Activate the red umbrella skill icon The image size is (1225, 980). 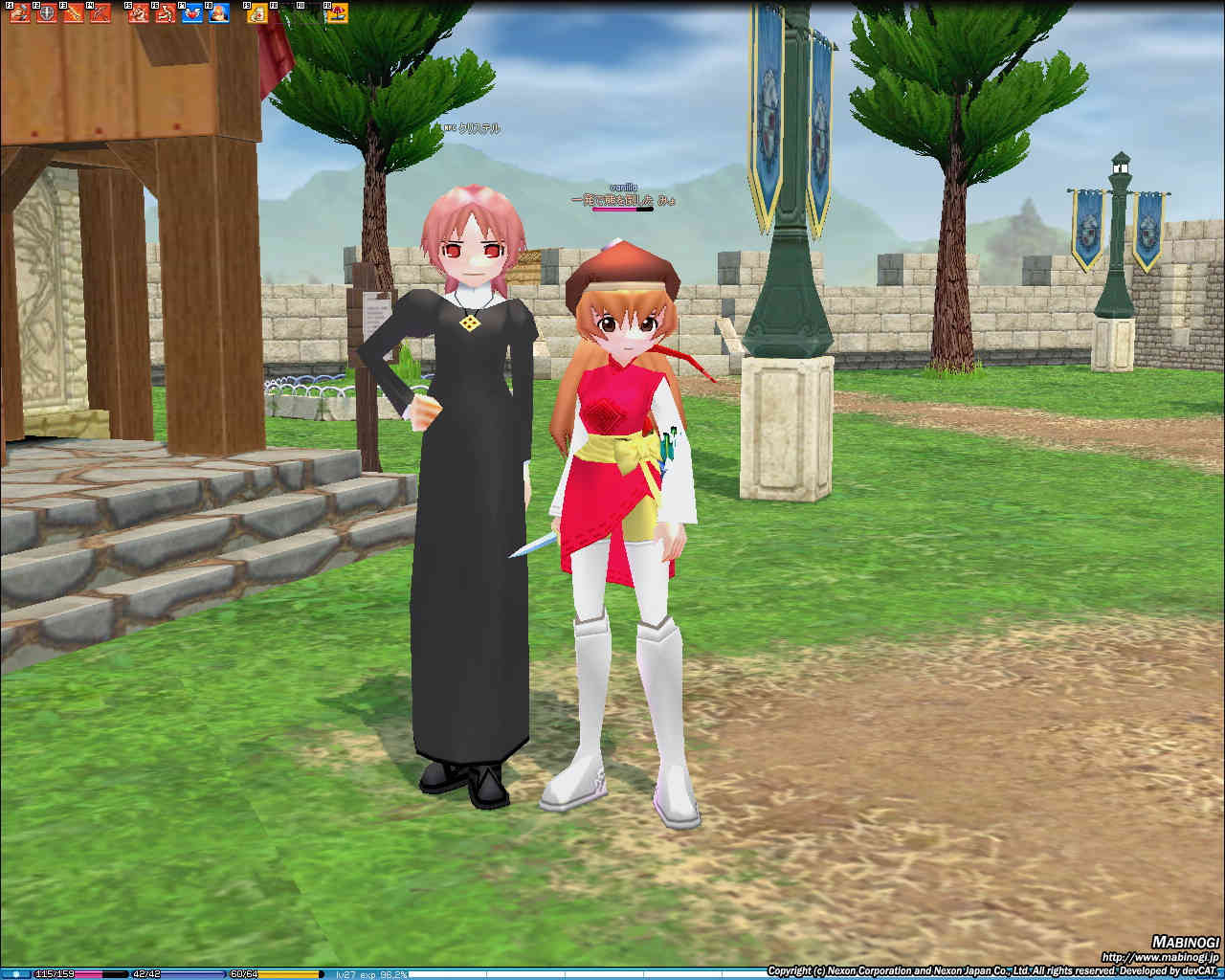(336, 13)
